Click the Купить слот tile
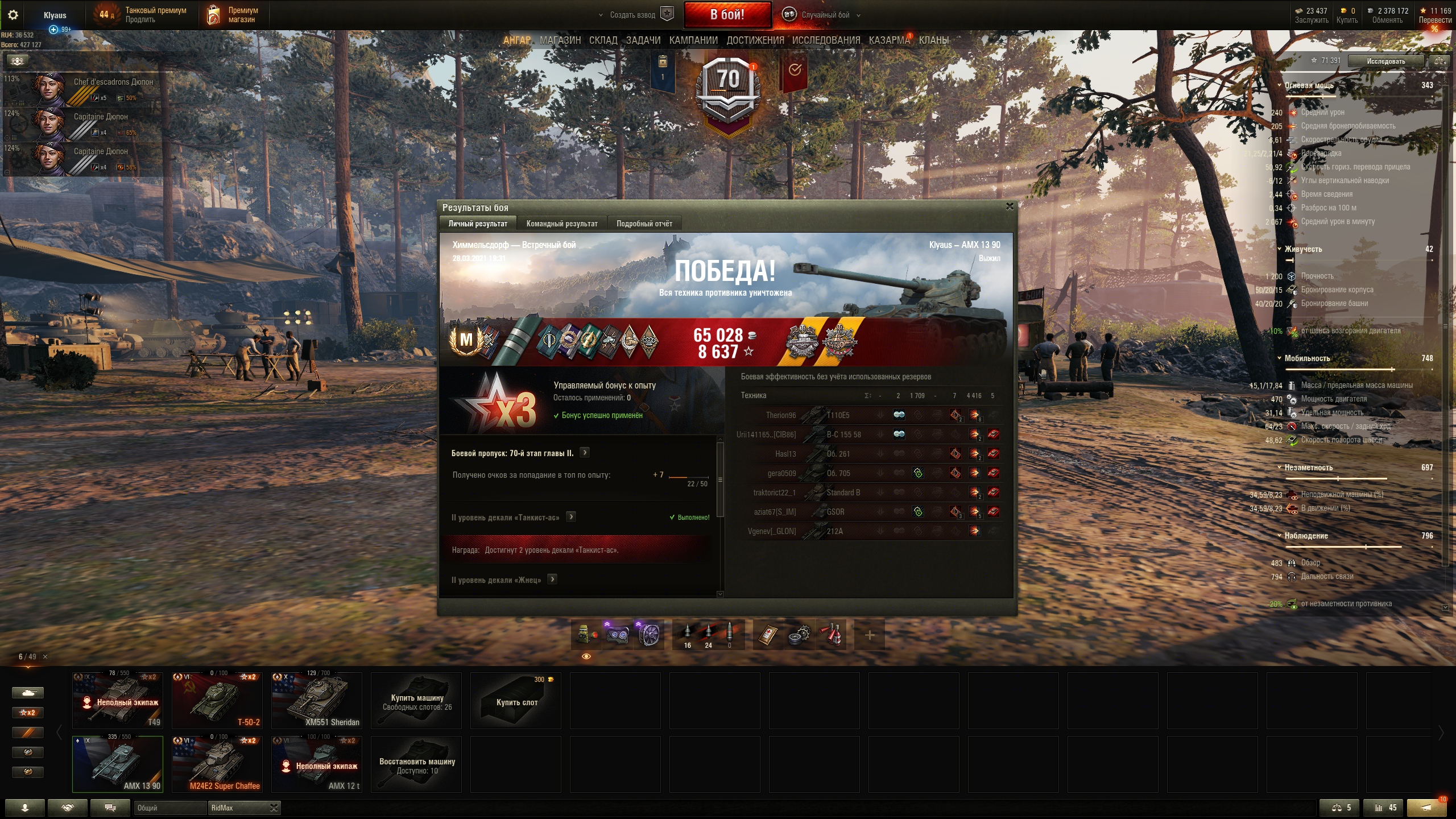Screen dimensions: 1456x819 (516, 700)
